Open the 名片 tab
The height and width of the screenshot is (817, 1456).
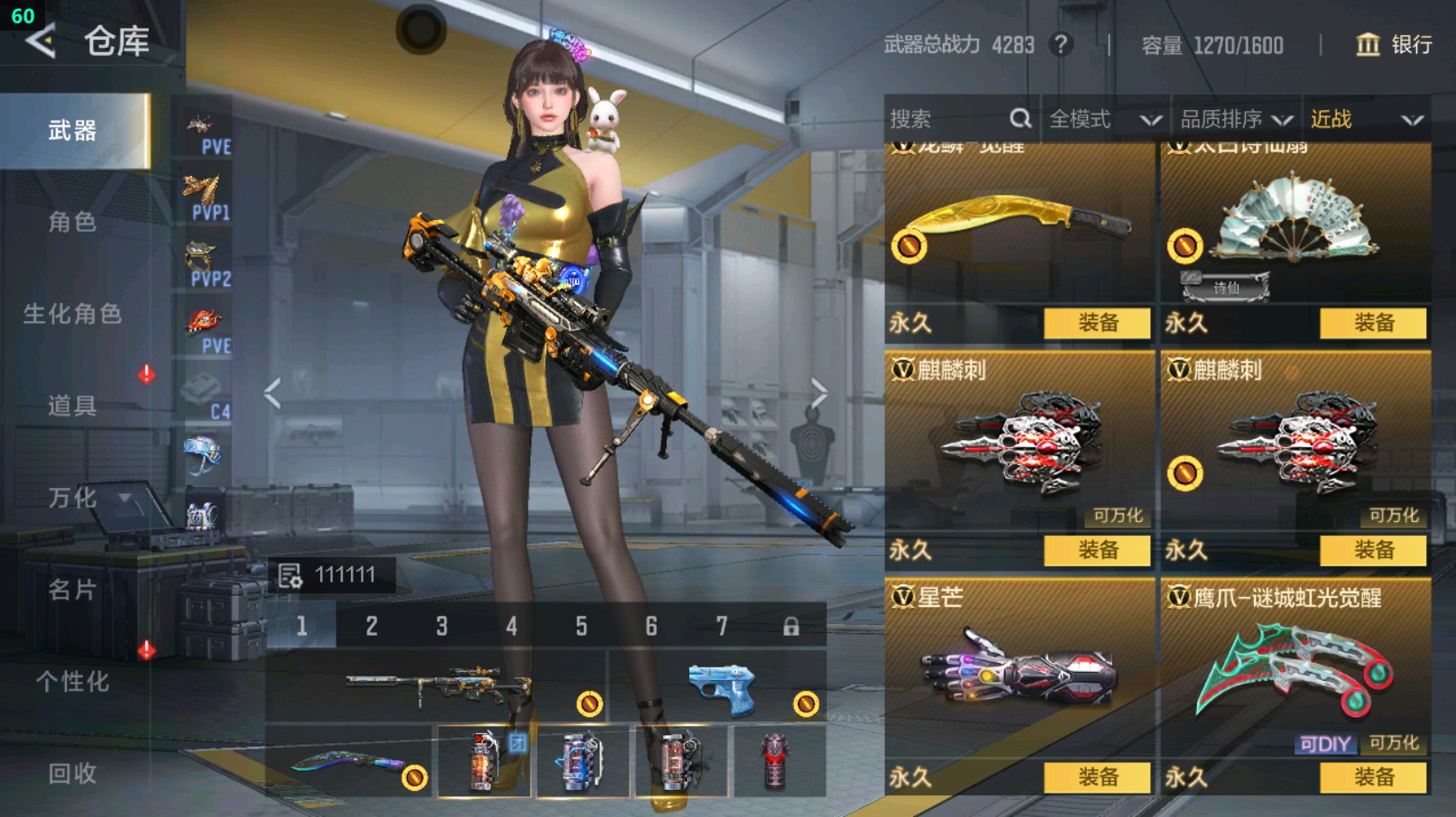point(72,590)
